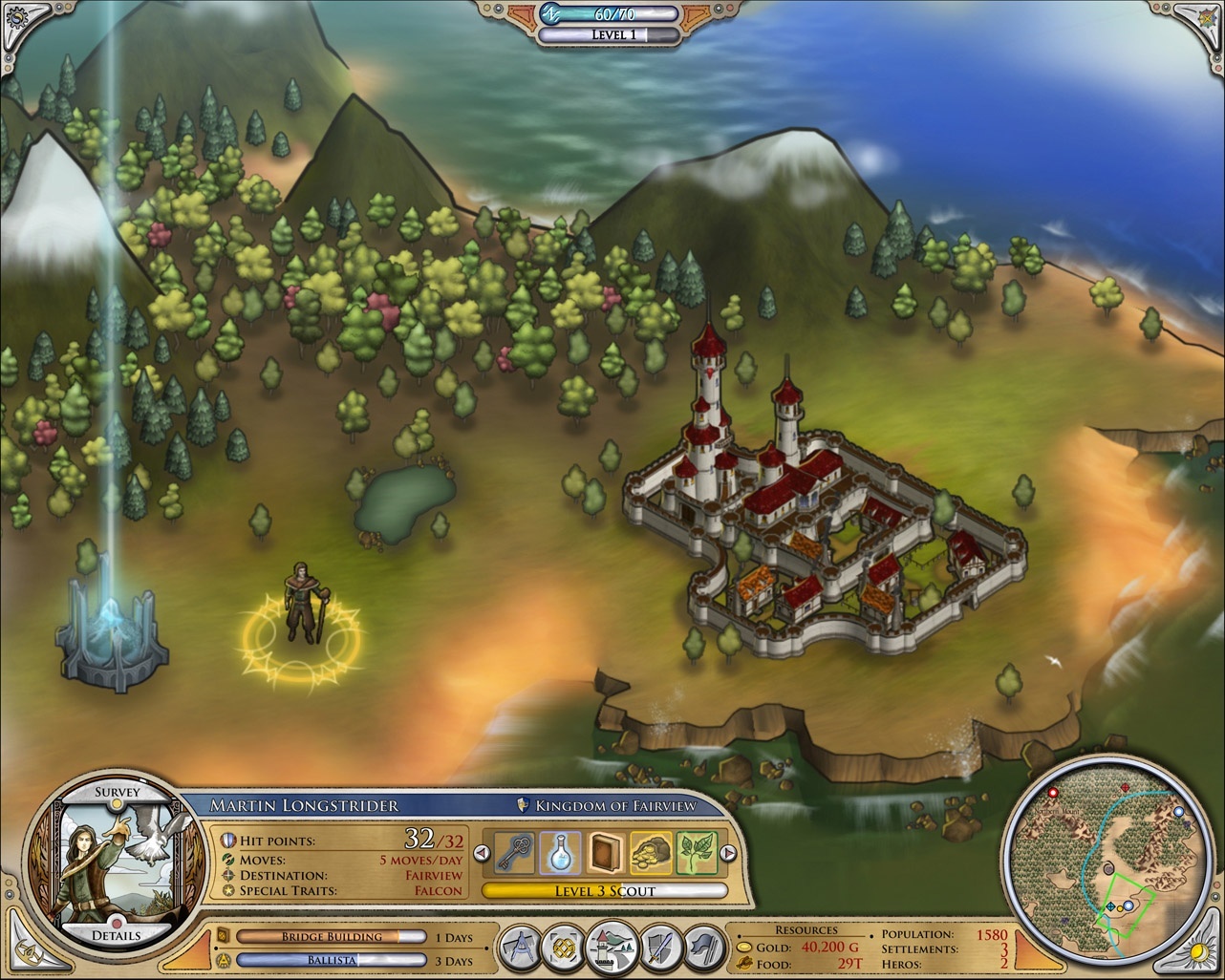Select the Bridge Building research bar
This screenshot has width=1225, height=980.
tap(331, 937)
